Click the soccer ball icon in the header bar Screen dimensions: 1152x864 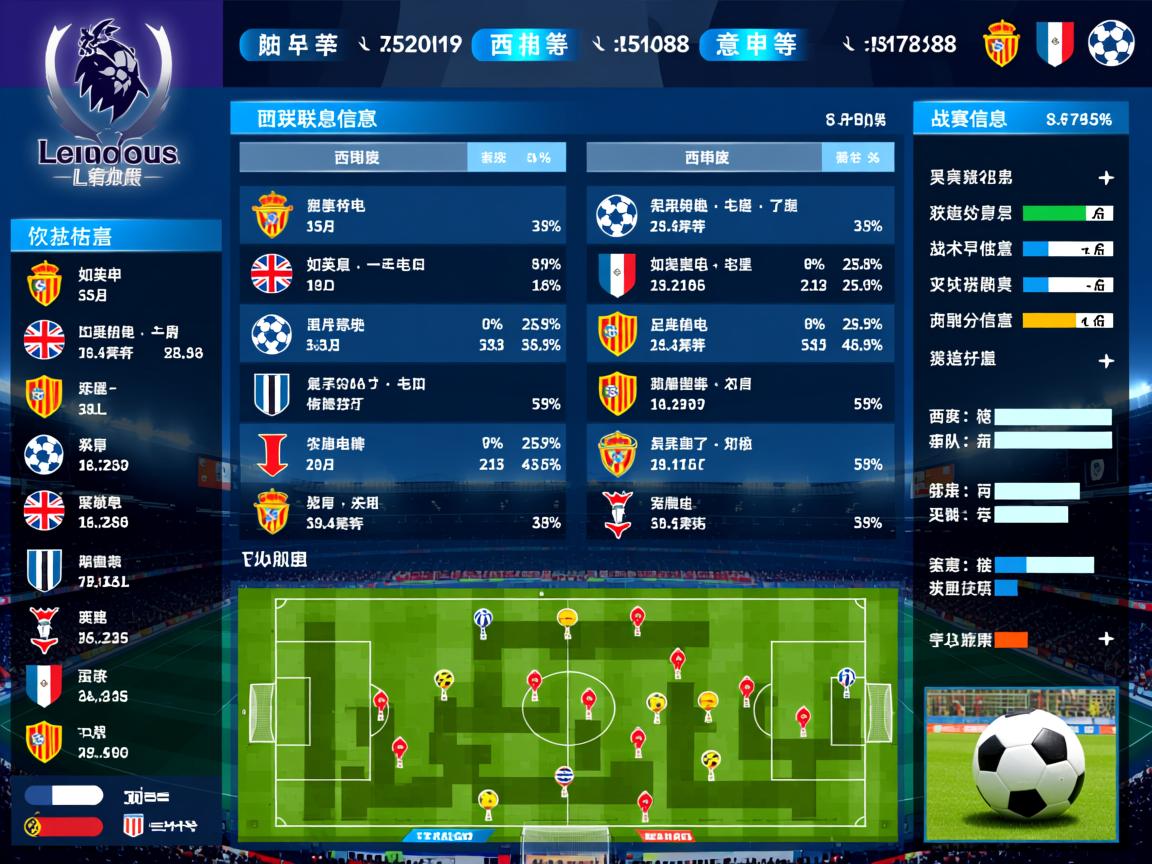tap(1110, 44)
